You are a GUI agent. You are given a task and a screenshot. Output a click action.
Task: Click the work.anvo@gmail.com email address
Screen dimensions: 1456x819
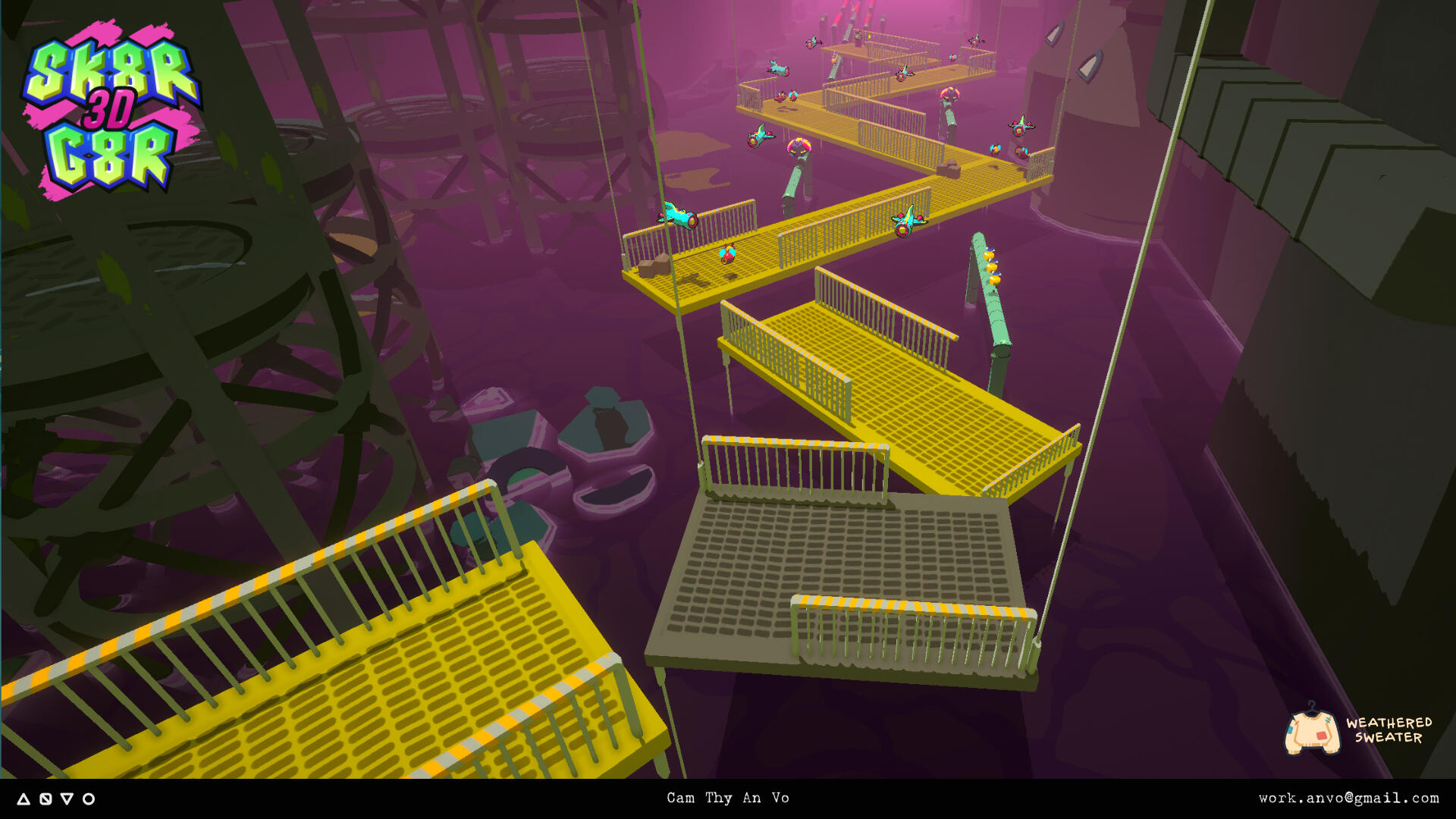tap(1348, 798)
